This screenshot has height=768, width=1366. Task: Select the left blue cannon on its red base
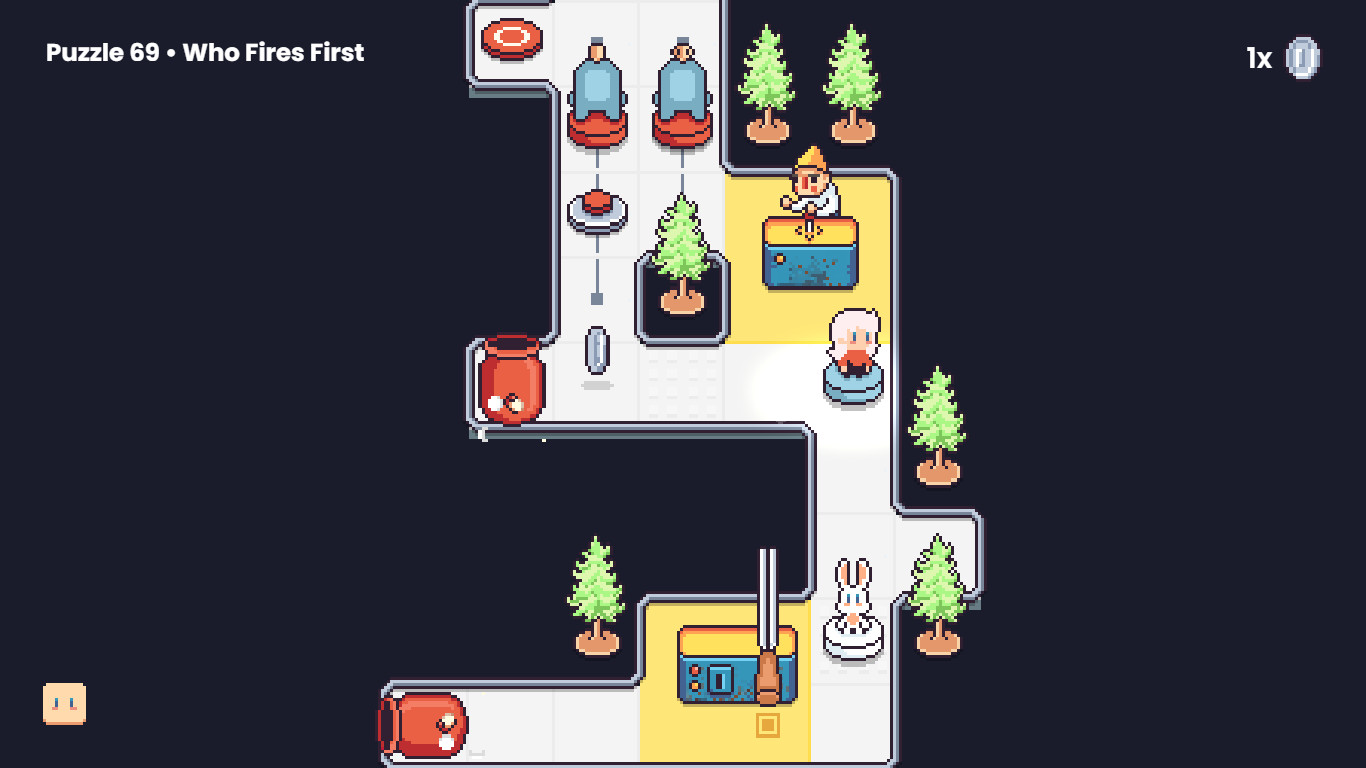tap(598, 90)
